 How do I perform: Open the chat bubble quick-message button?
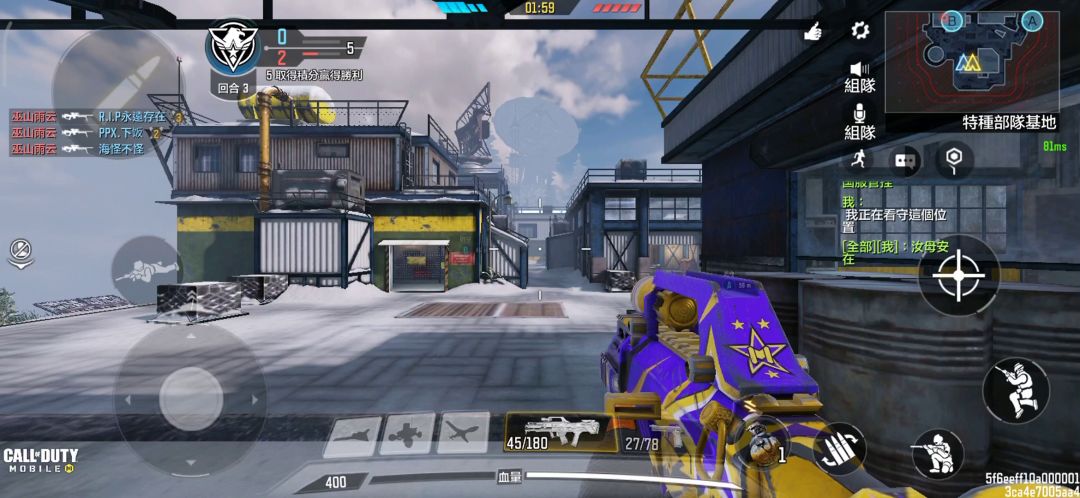(x=906, y=159)
